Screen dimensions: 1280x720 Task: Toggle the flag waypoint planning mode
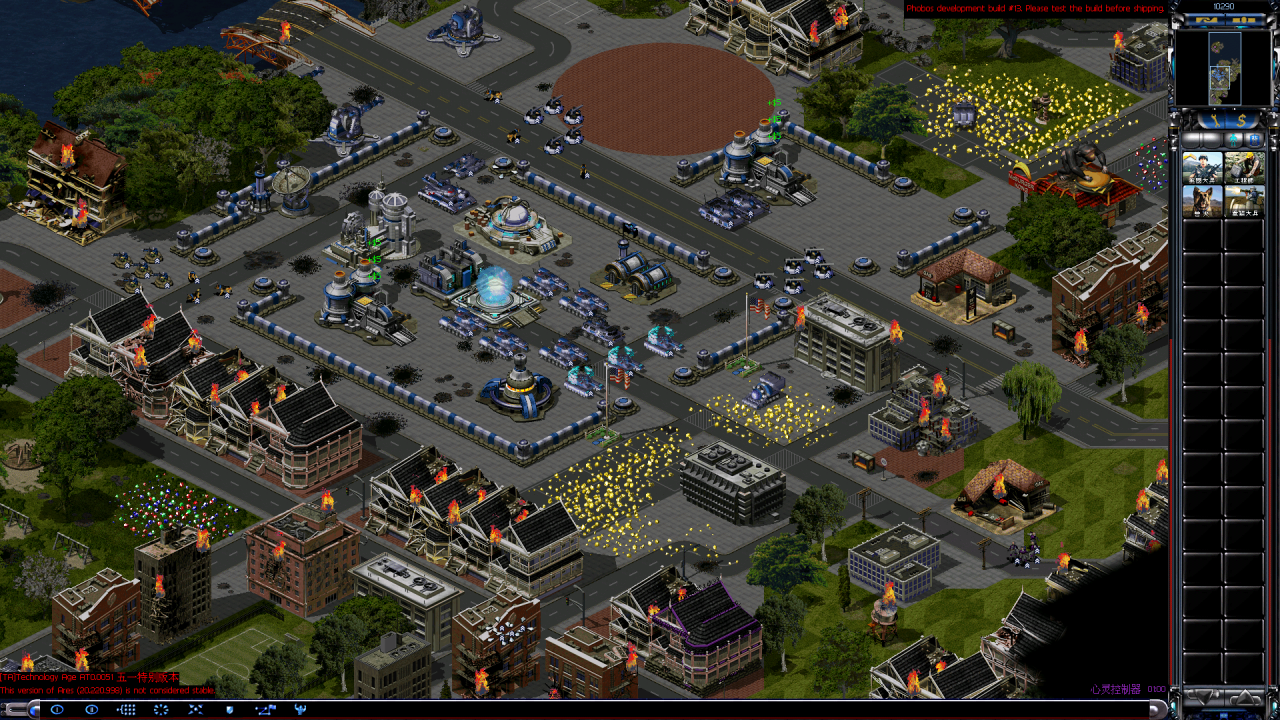coord(265,709)
